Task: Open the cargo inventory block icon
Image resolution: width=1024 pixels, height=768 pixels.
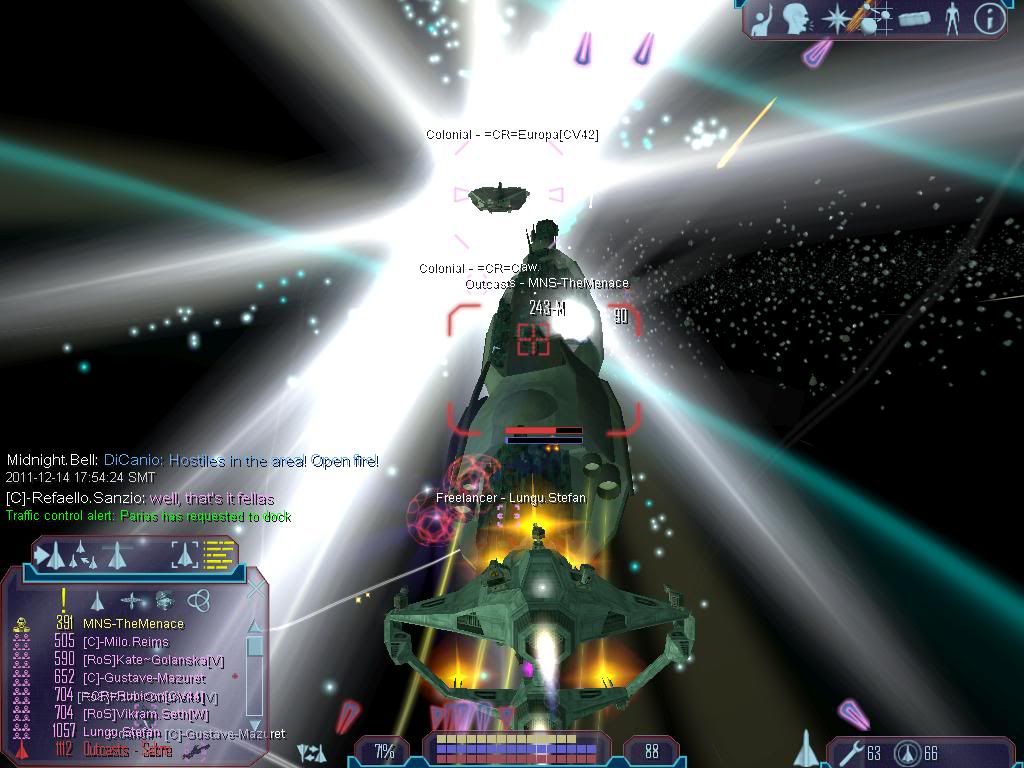Action: coord(914,18)
